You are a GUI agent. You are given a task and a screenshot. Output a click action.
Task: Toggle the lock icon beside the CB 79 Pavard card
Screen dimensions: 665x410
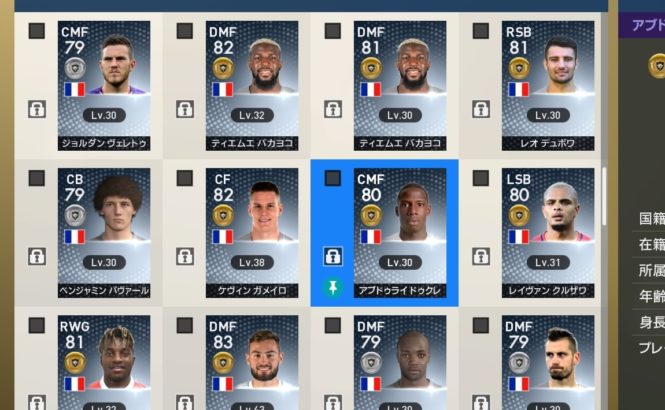click(37, 257)
